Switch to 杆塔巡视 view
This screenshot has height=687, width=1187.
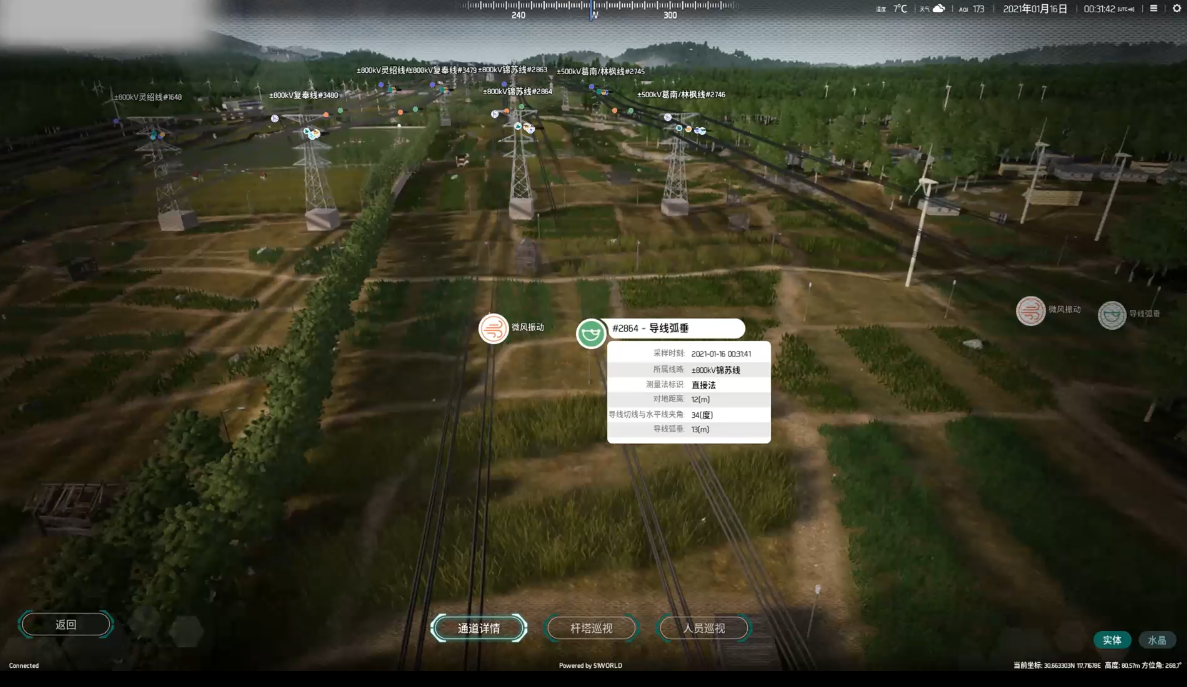click(x=591, y=628)
